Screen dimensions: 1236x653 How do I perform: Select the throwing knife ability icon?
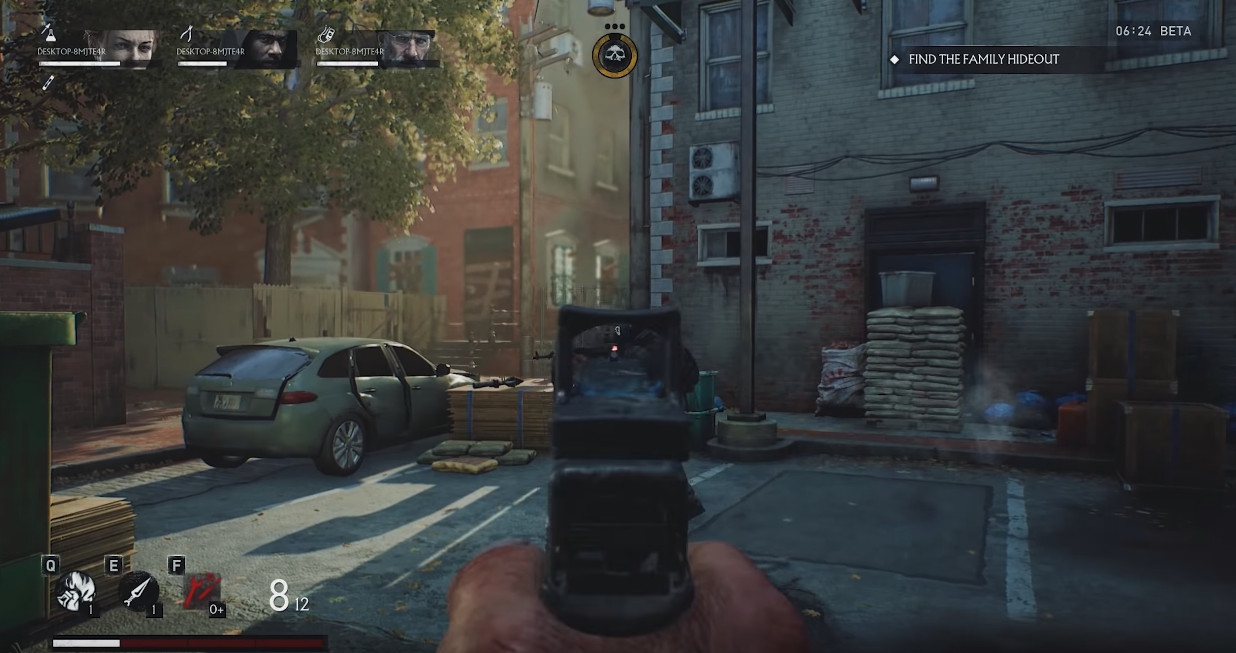coord(138,592)
